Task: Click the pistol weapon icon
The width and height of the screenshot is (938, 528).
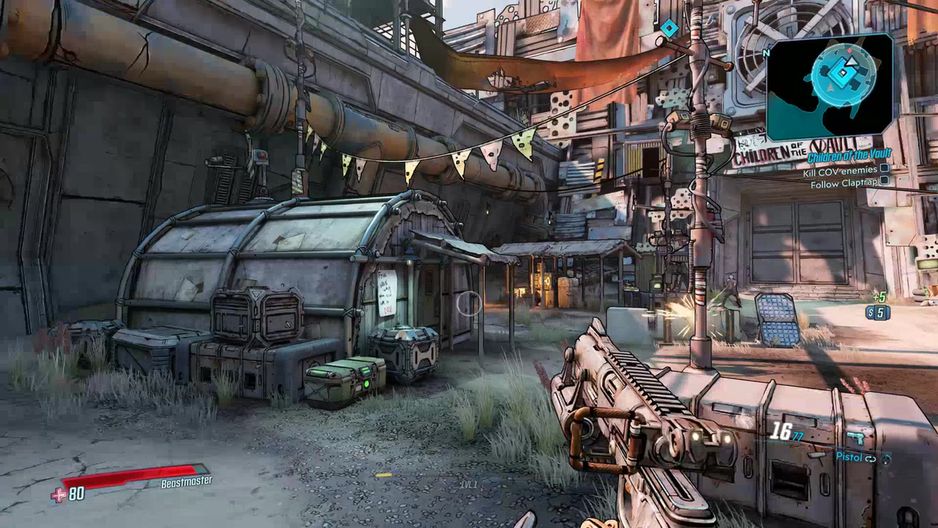Action: [859, 438]
